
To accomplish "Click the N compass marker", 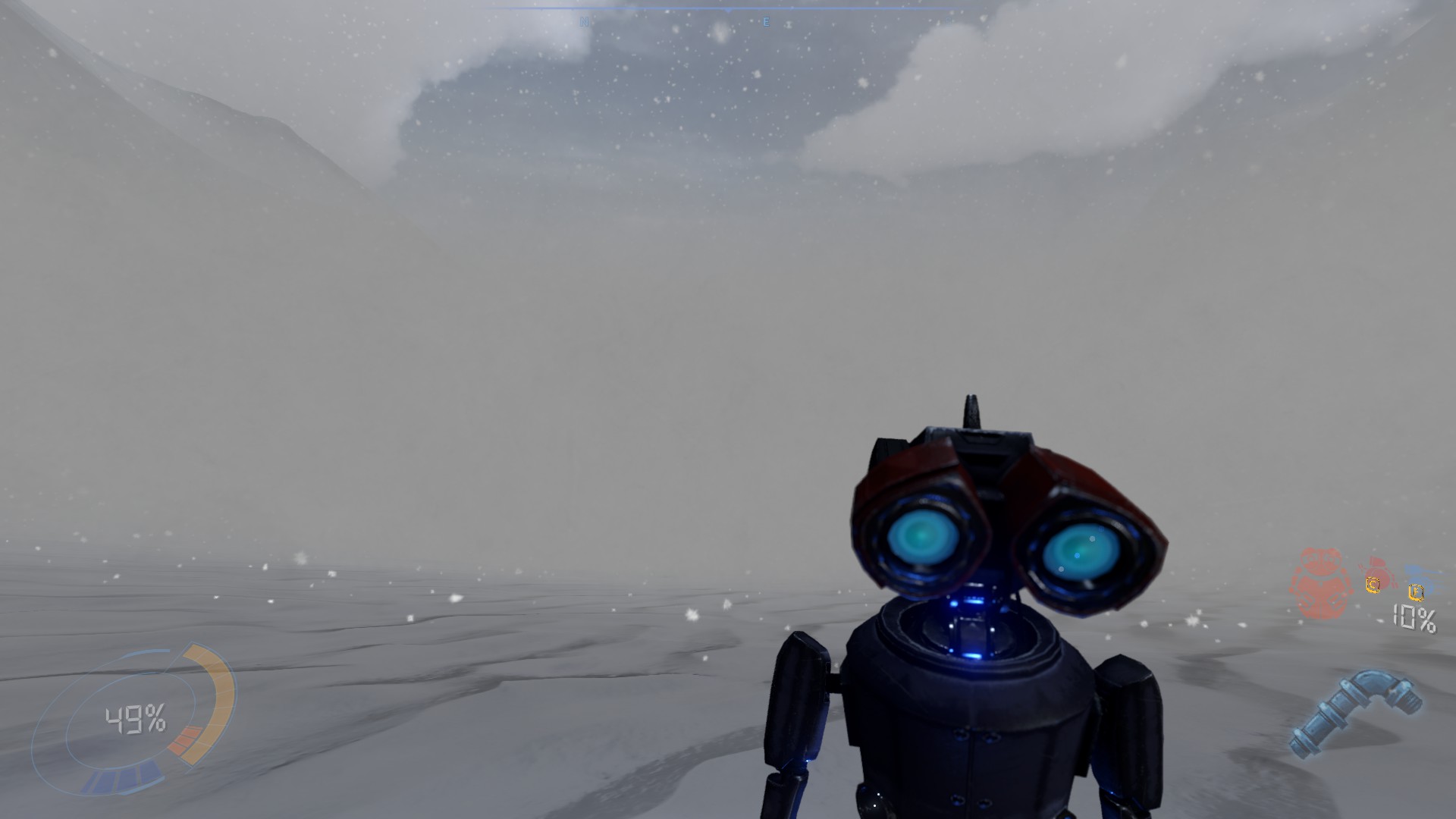I will point(584,20).
